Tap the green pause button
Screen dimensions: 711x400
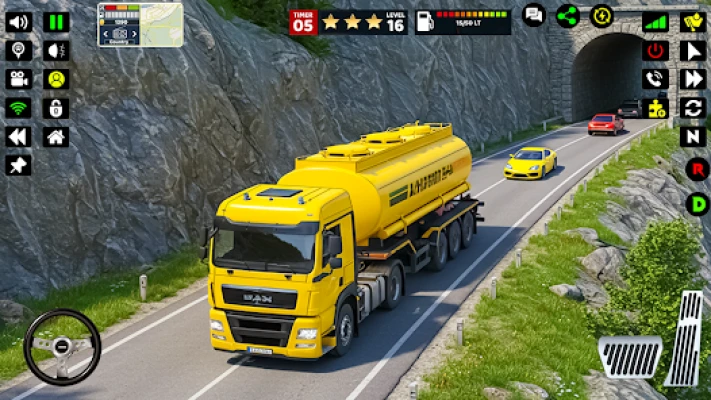(x=57, y=22)
